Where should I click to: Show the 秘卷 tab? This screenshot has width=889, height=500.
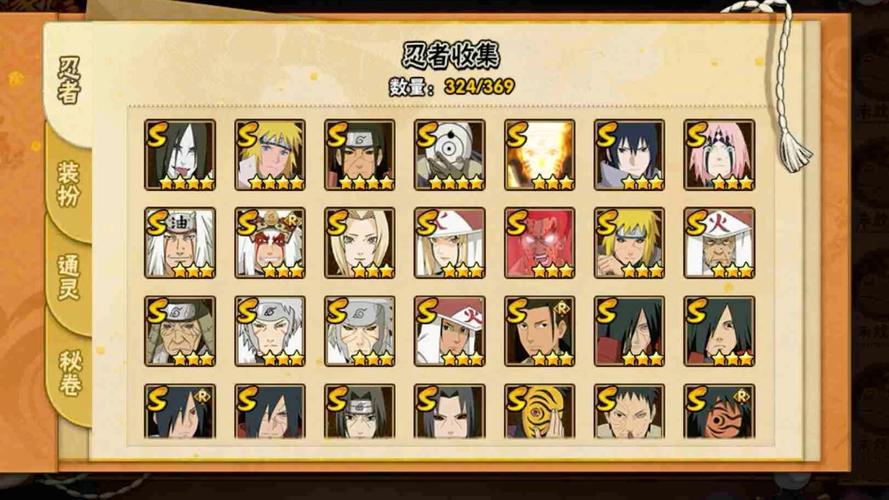pos(68,372)
